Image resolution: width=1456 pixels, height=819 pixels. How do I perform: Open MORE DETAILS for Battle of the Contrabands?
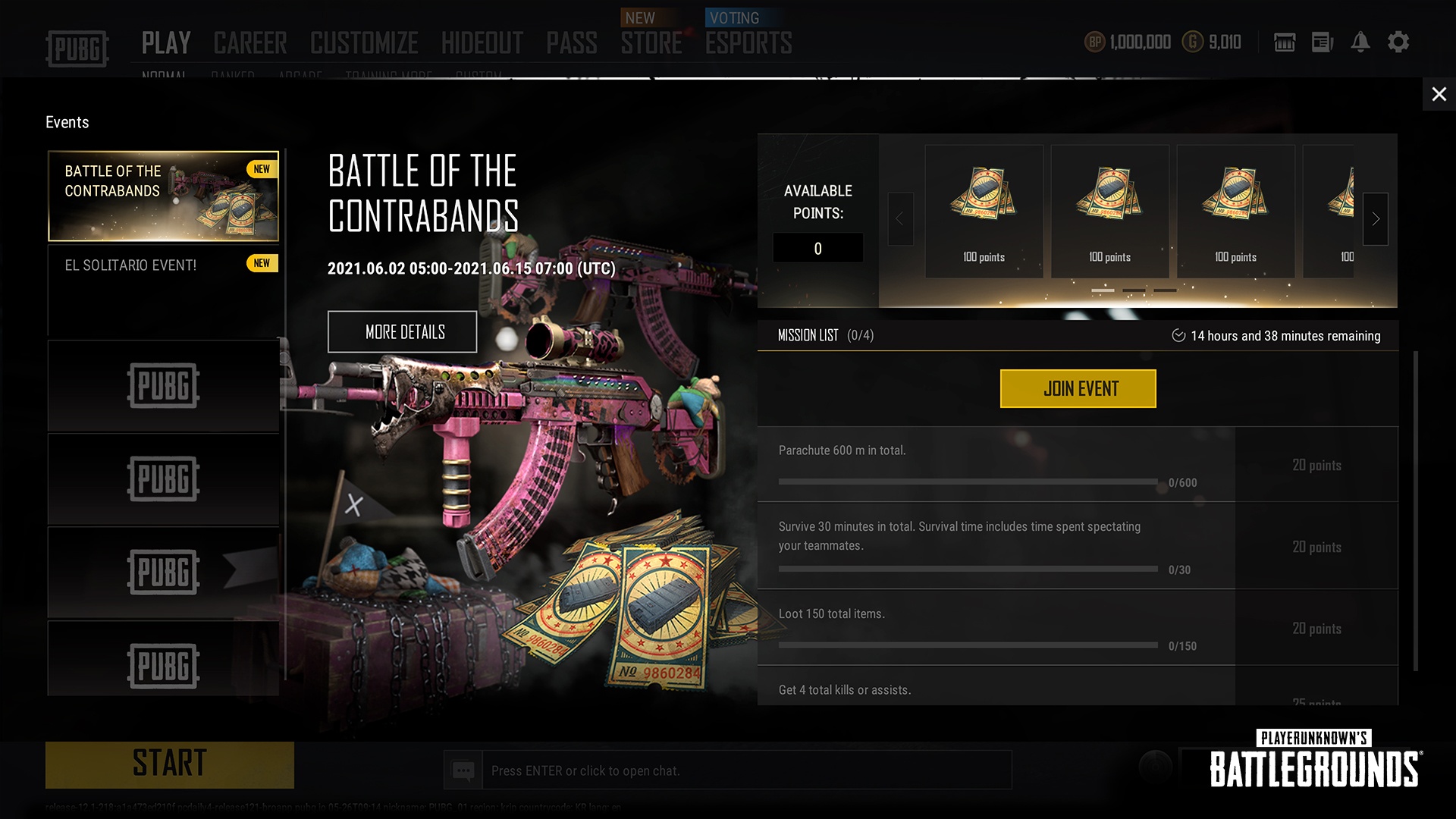[x=402, y=331]
